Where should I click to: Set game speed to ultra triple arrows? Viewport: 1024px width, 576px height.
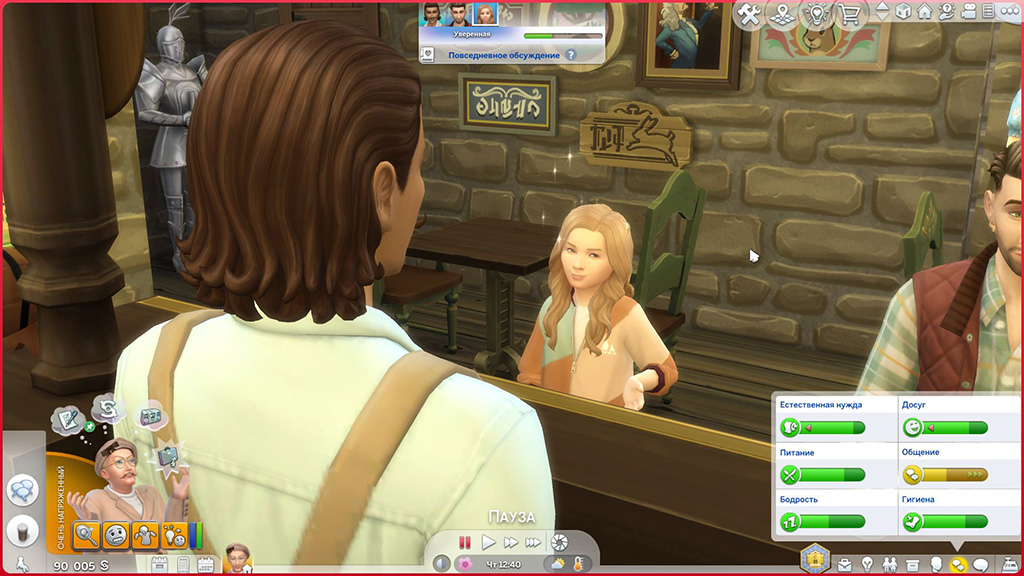(x=533, y=542)
